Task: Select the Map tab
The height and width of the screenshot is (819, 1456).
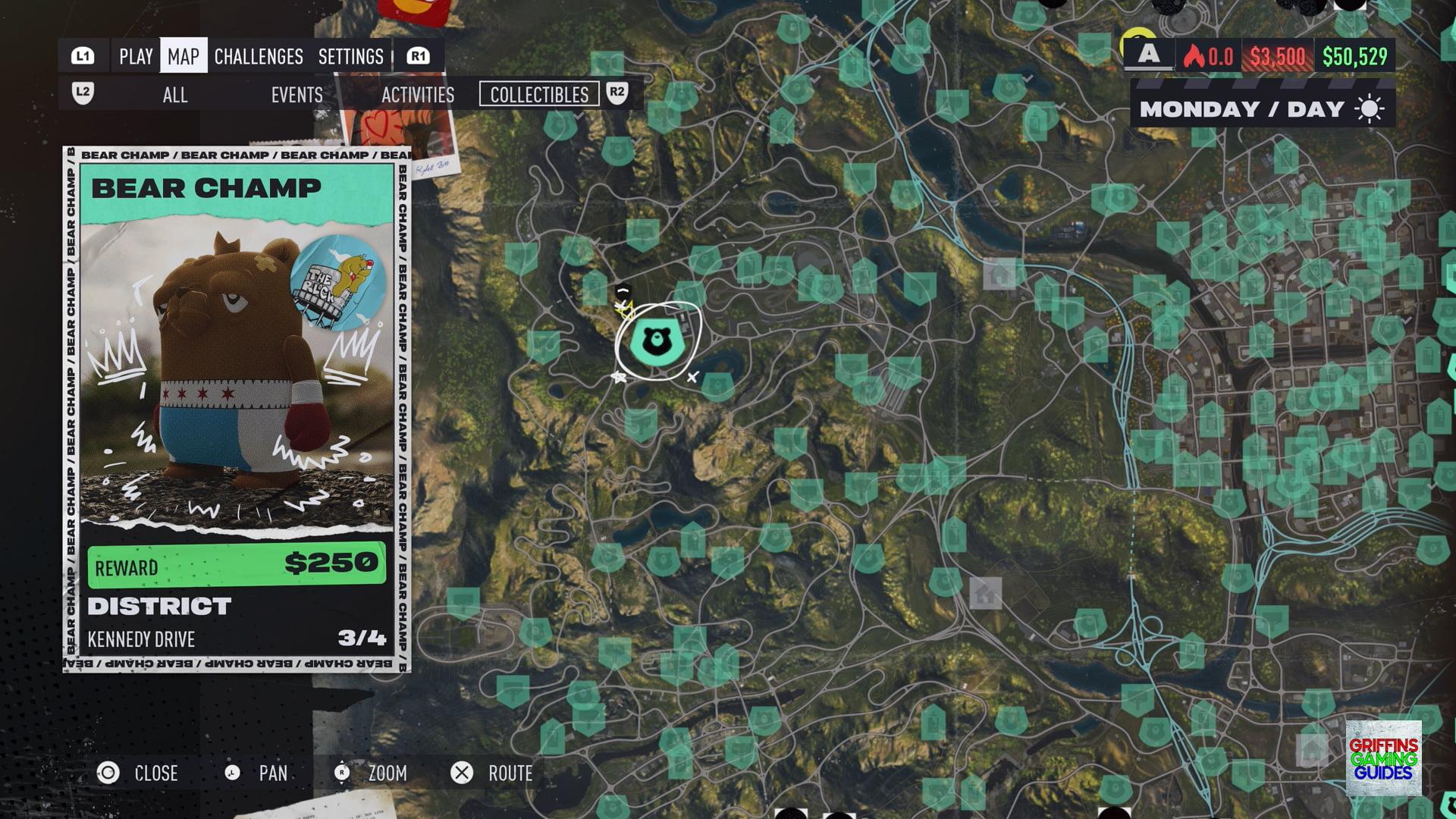Action: coord(184,56)
